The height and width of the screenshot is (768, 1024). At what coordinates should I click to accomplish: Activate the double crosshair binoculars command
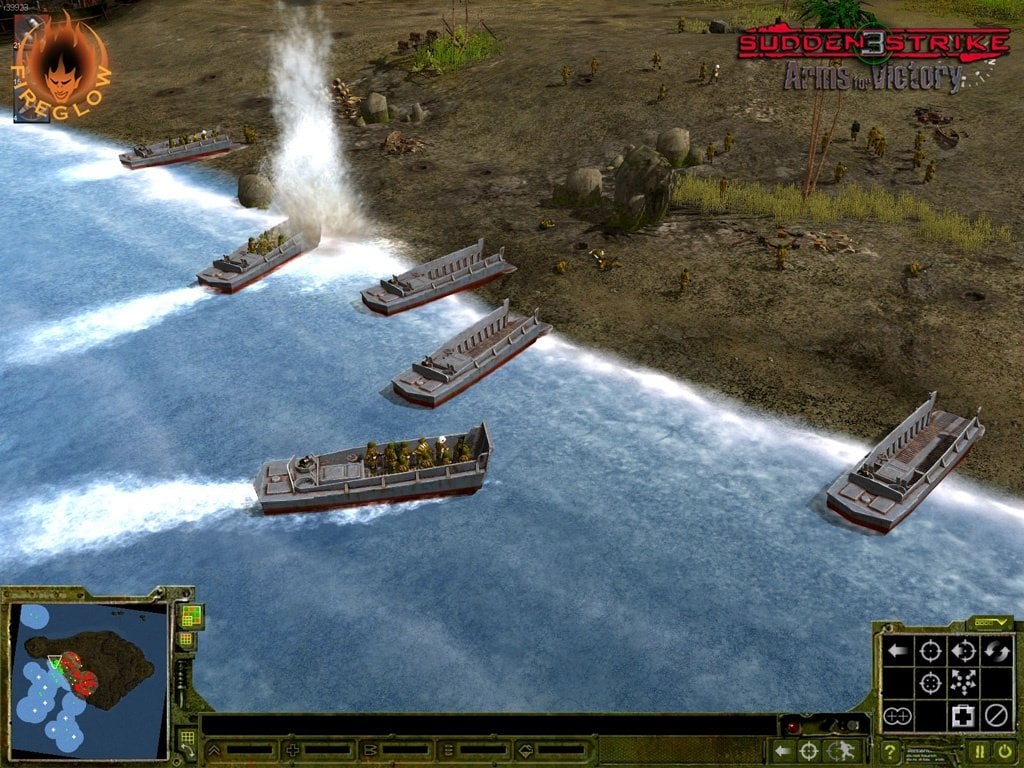point(897,716)
